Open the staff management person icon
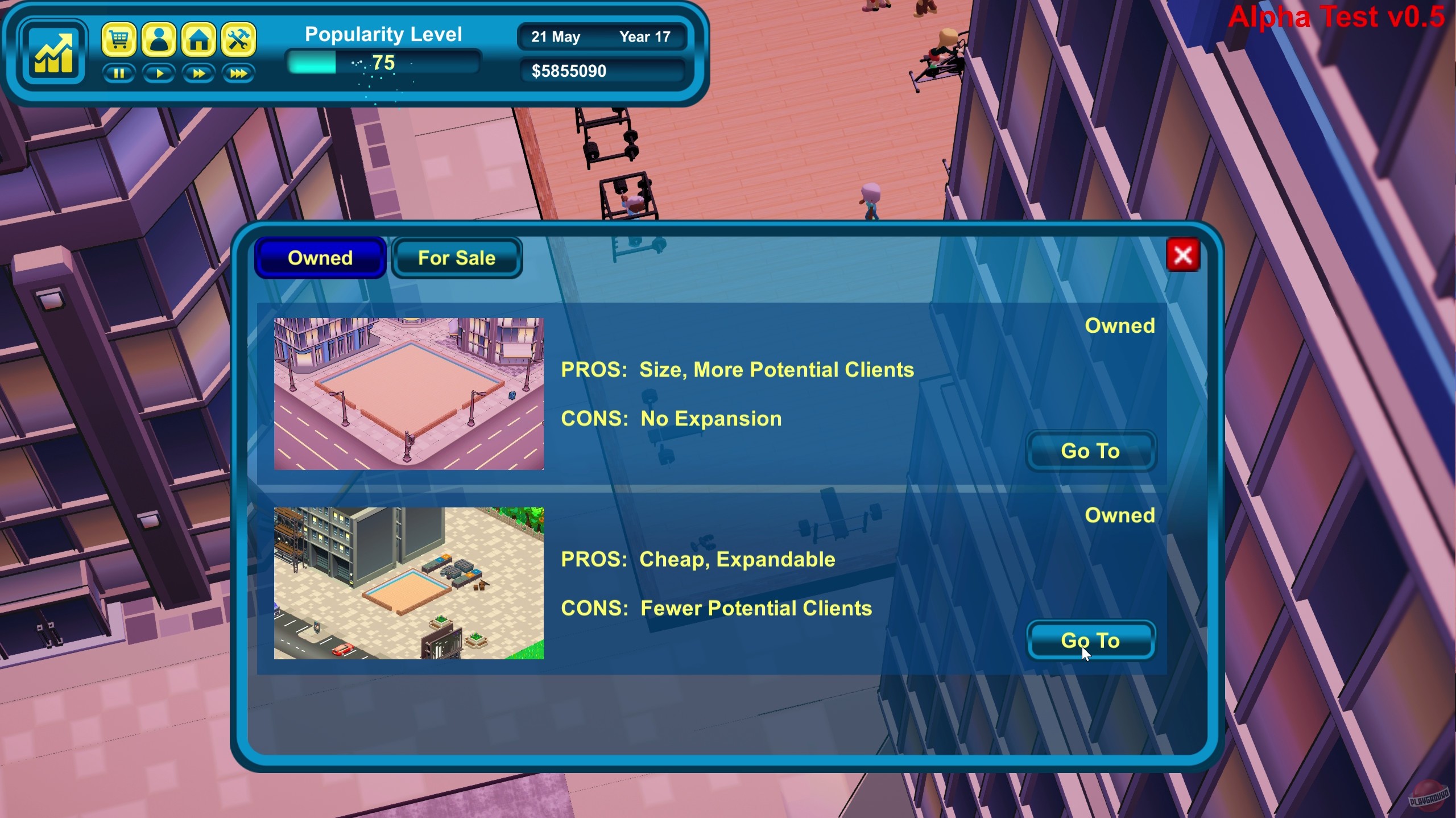The width and height of the screenshot is (1456, 818). (160, 39)
